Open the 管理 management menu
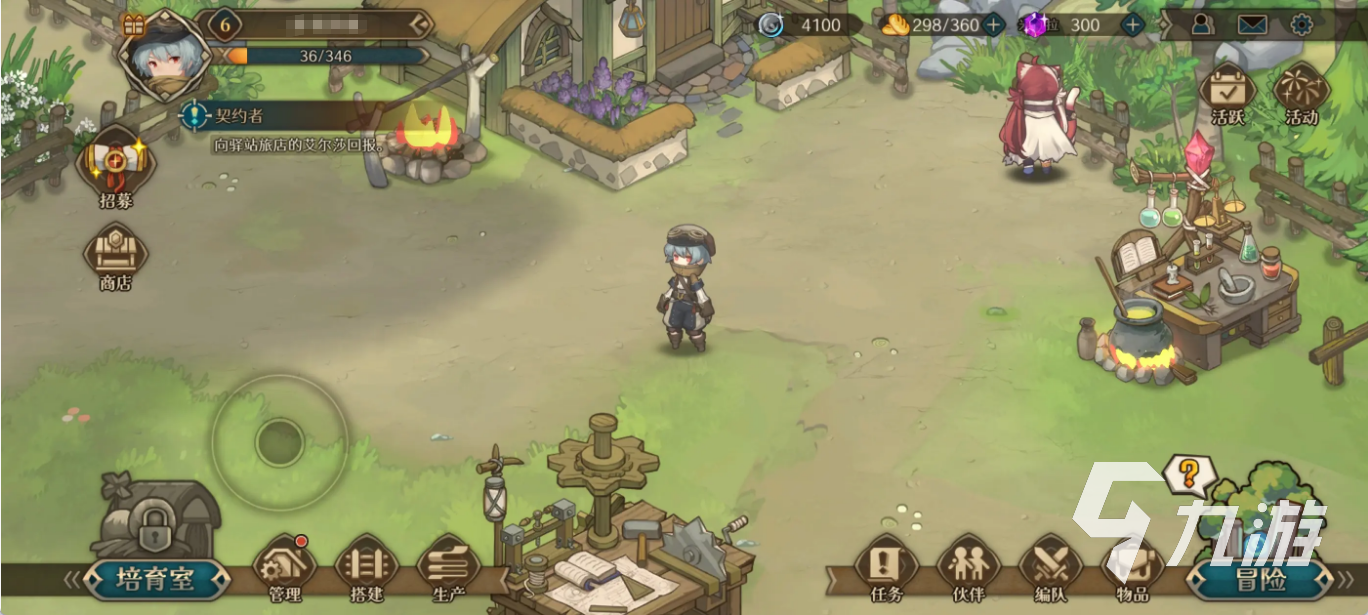1368x615 pixels. click(284, 566)
